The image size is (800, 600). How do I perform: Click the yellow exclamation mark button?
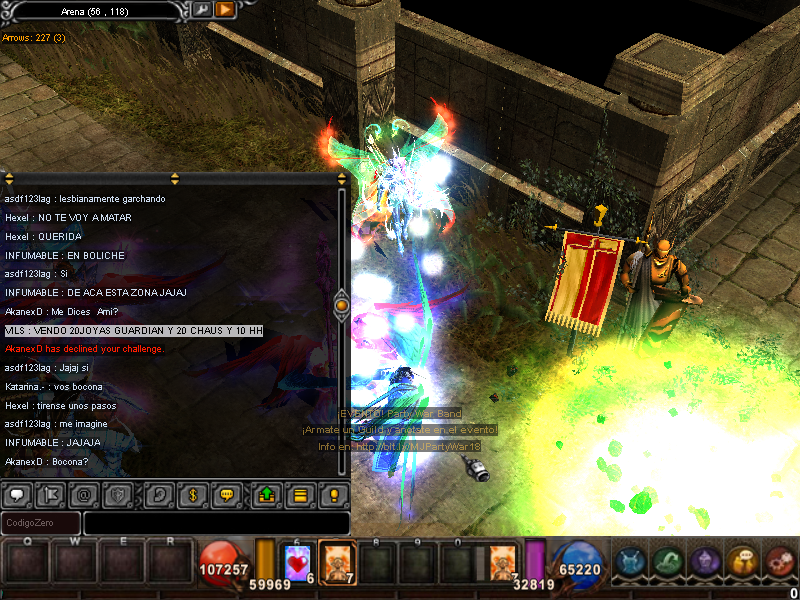pyautogui.click(x=334, y=494)
